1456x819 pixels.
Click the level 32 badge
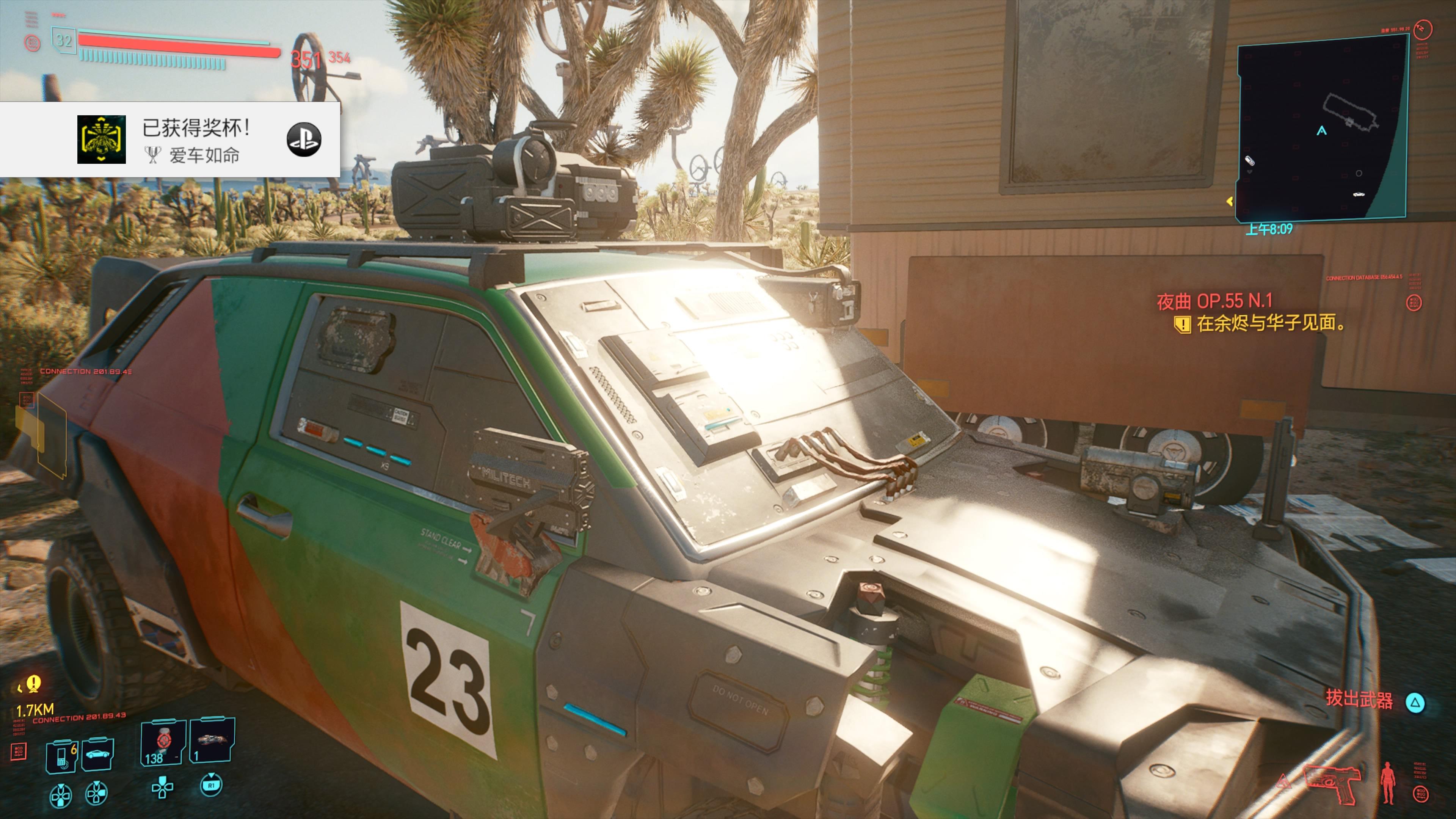(x=63, y=40)
